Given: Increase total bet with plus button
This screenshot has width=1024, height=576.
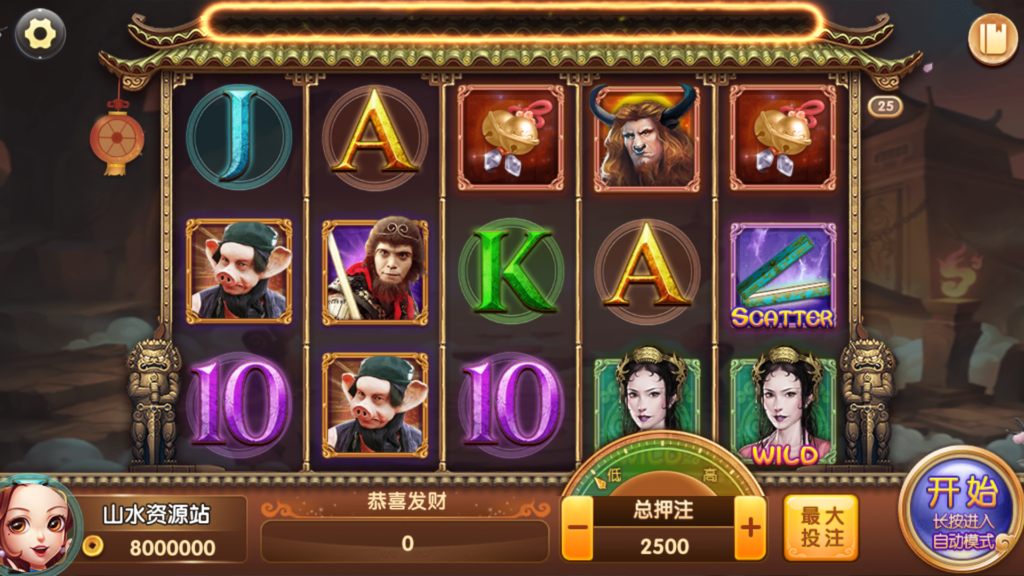Looking at the screenshot, I should [x=749, y=529].
